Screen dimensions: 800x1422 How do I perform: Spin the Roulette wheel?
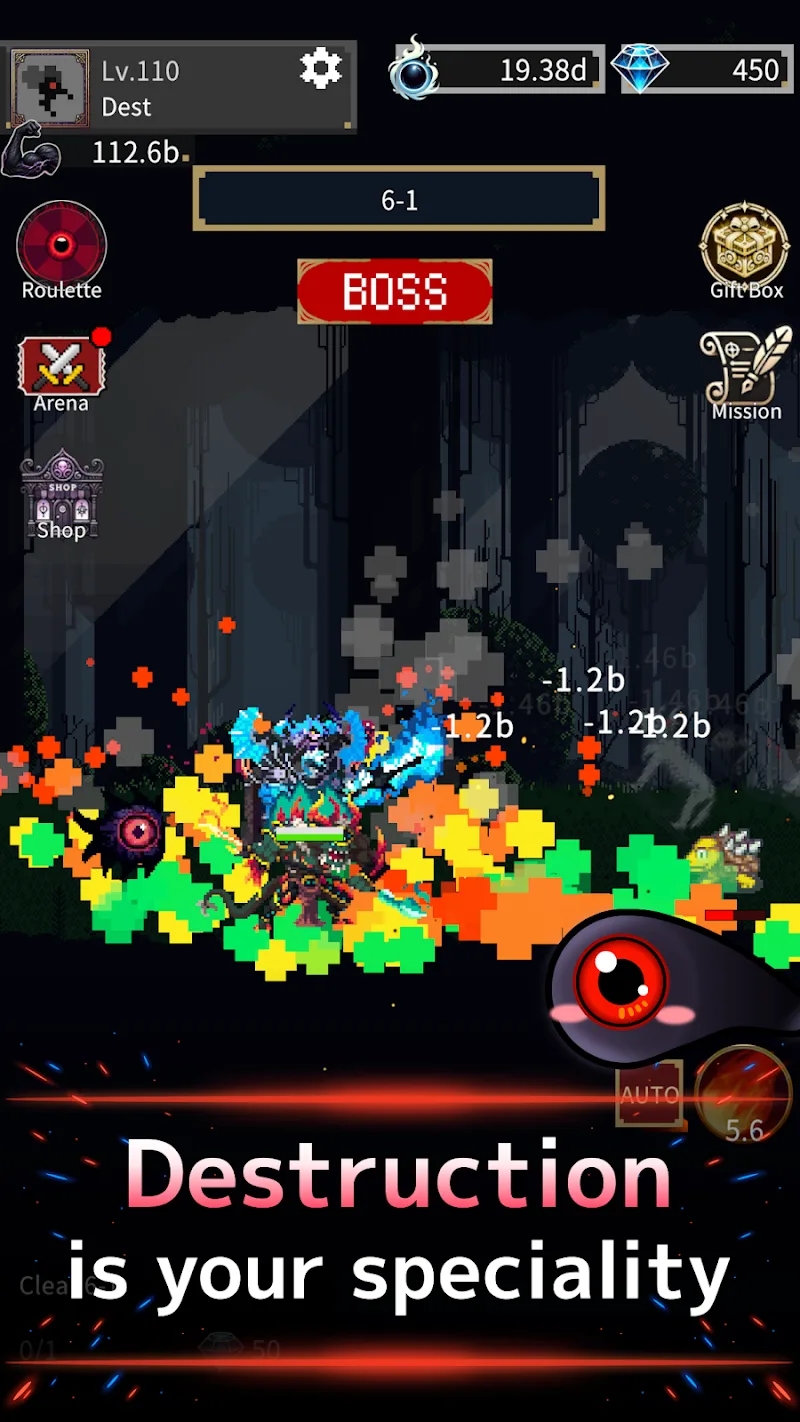(x=61, y=246)
